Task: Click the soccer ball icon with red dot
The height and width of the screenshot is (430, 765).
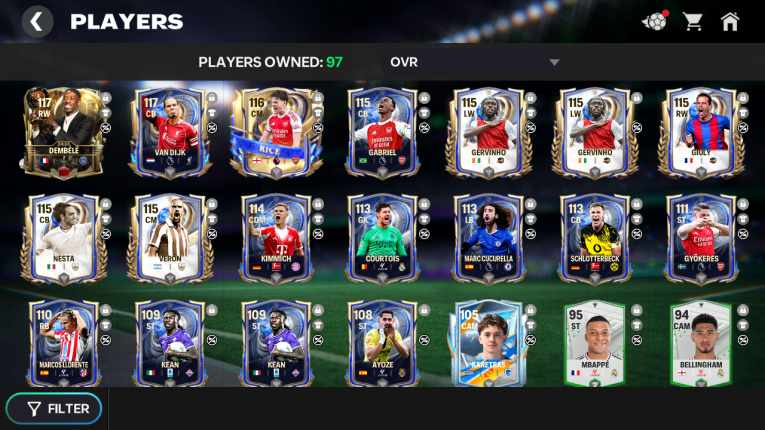Action: tap(653, 21)
